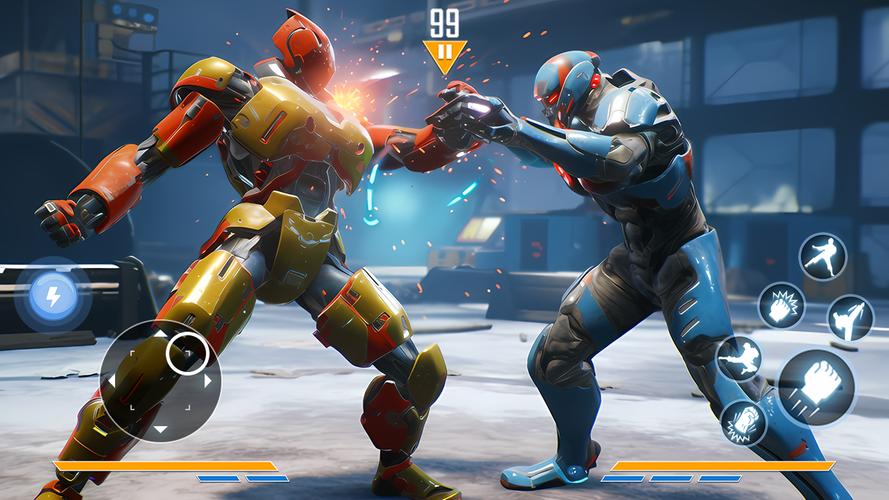This screenshot has width=889, height=500.
Task: Activate the blue lightning bolt special power
Action: point(48,294)
